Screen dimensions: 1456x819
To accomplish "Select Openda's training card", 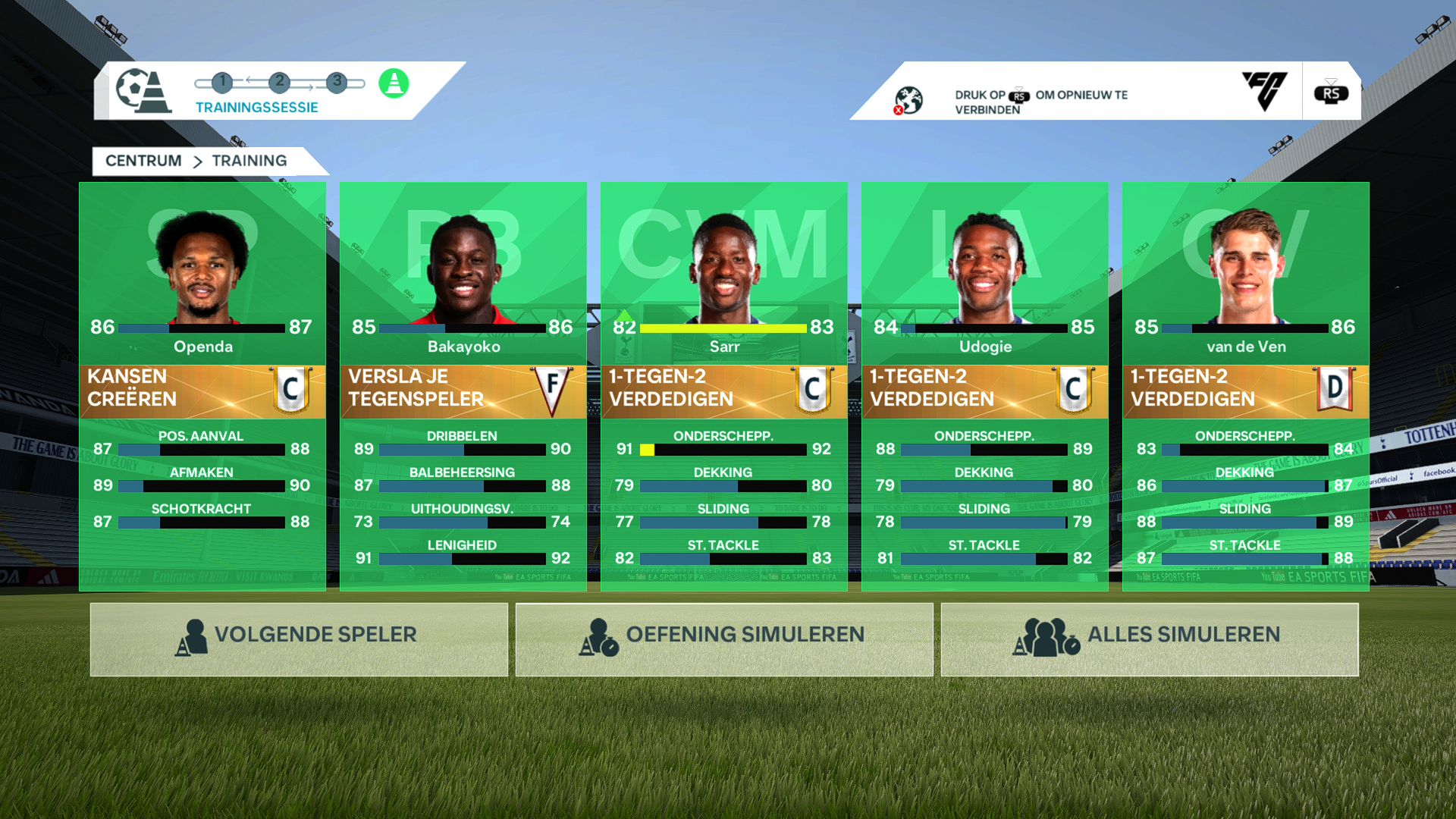I will (202, 273).
